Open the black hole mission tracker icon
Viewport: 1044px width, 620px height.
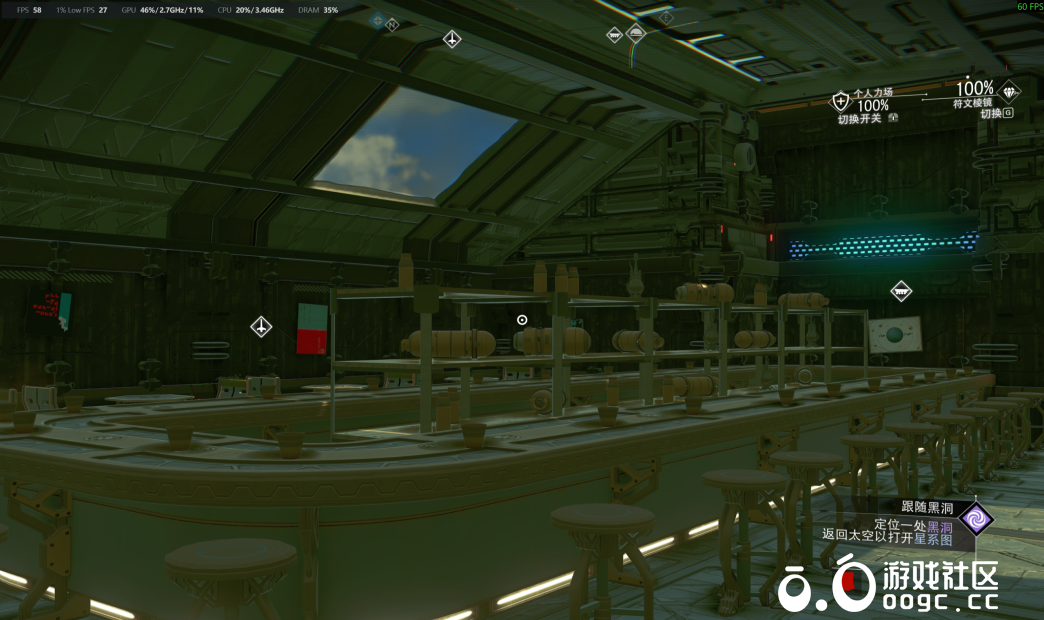pyautogui.click(x=975, y=519)
